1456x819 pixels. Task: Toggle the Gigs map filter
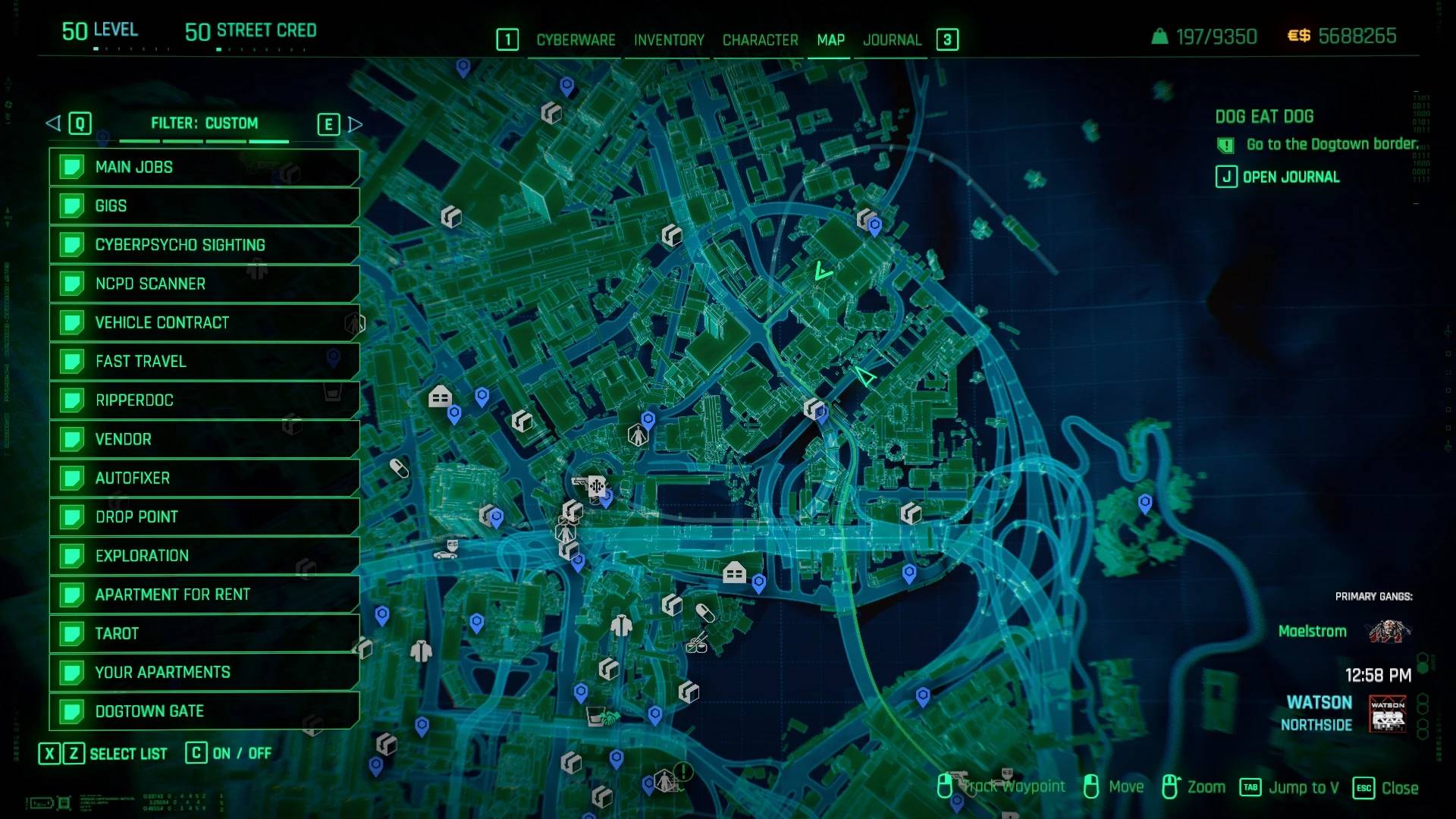[203, 206]
